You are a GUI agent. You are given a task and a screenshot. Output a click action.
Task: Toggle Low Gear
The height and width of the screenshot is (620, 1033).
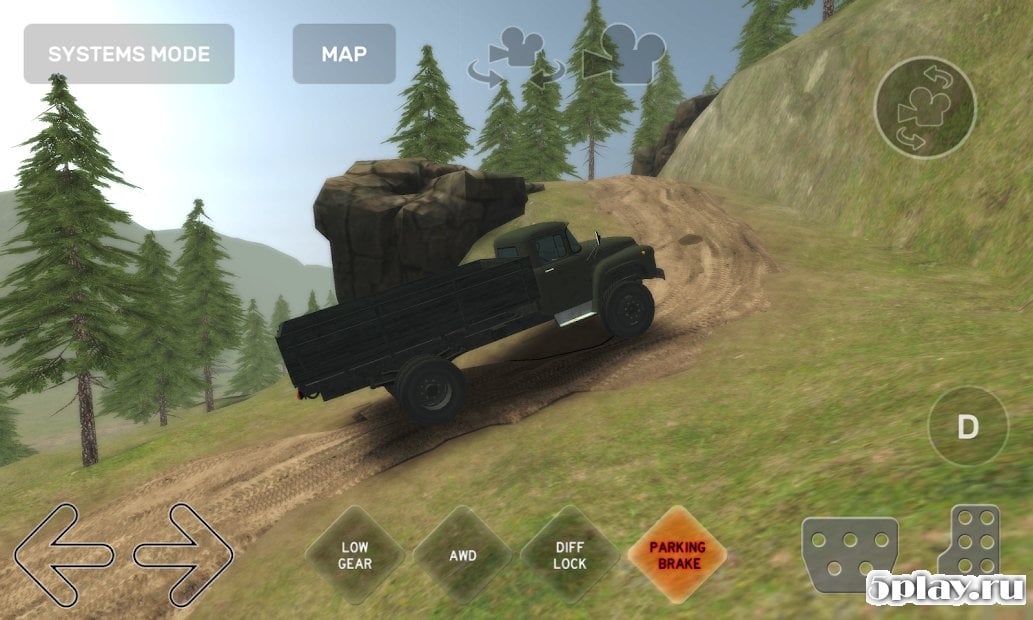[355, 555]
